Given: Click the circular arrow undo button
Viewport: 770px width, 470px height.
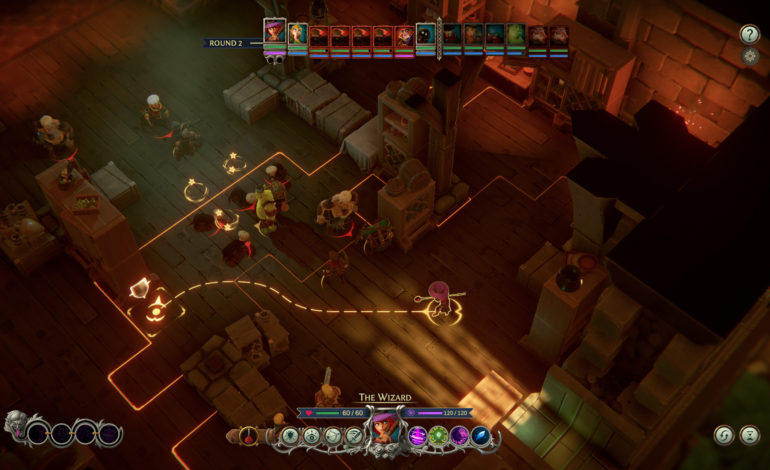Looking at the screenshot, I should [x=723, y=435].
